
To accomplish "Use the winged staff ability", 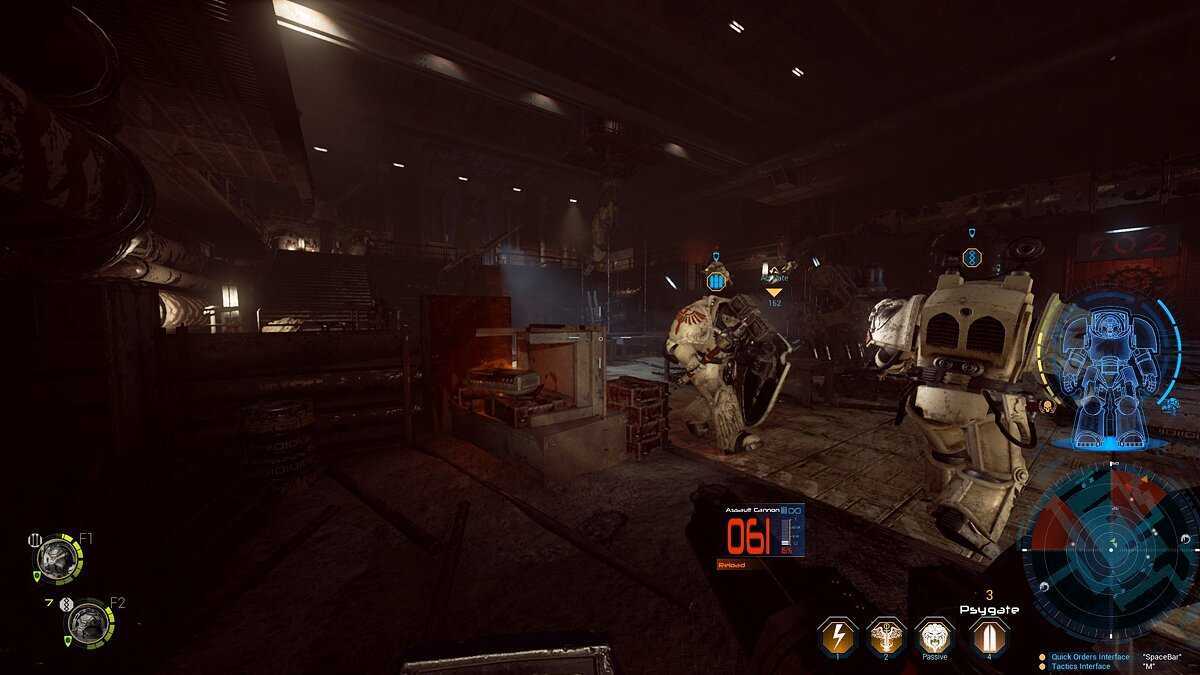I will [x=886, y=636].
